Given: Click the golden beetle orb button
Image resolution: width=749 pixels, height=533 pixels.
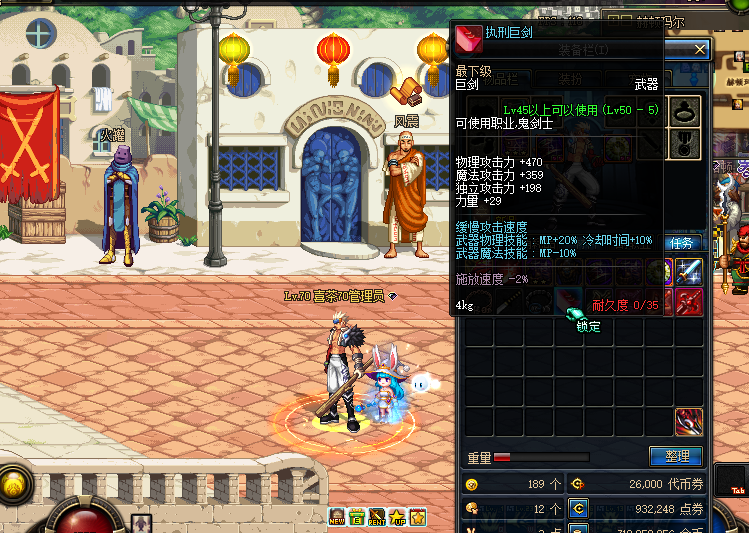Looking at the screenshot, I should pyautogui.click(x=14, y=484).
